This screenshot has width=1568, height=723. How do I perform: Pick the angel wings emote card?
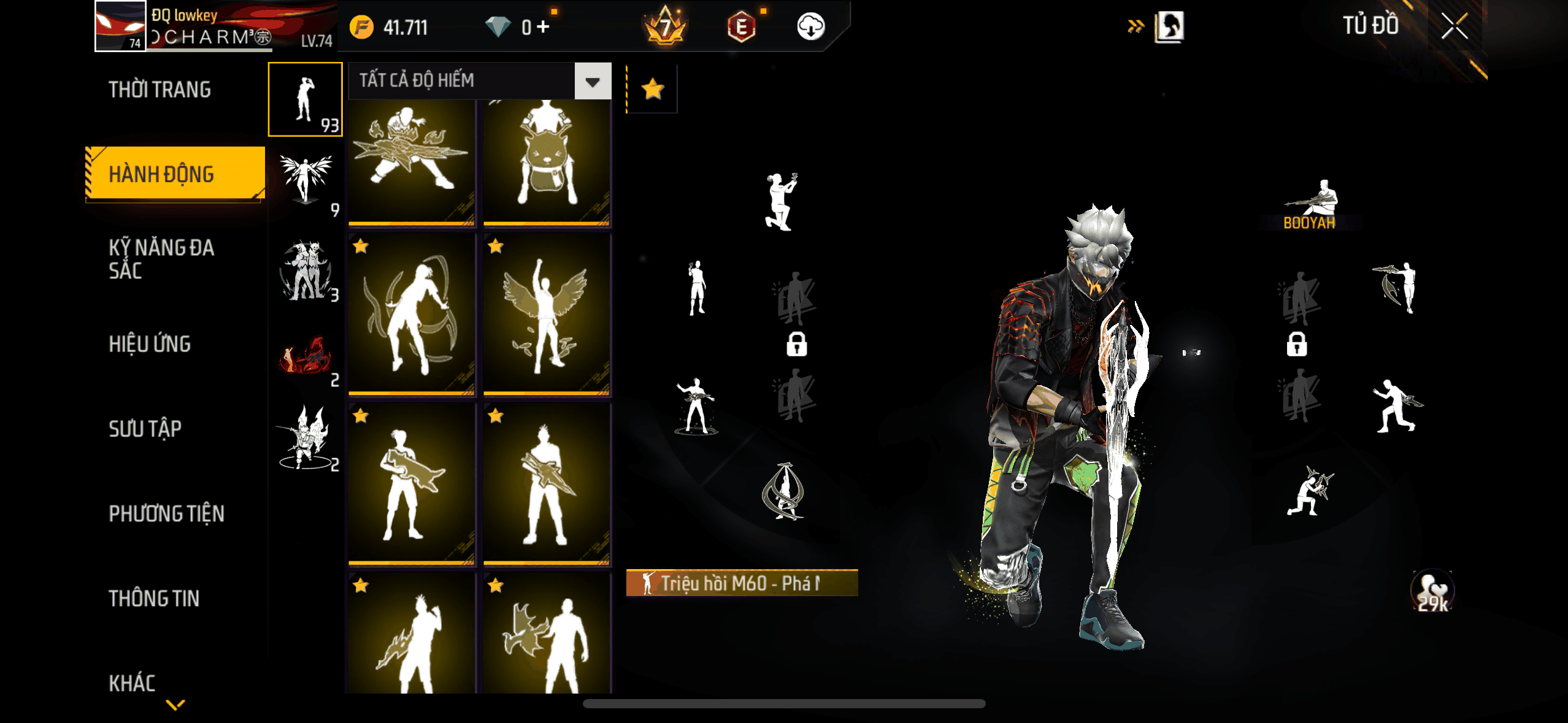tap(546, 315)
